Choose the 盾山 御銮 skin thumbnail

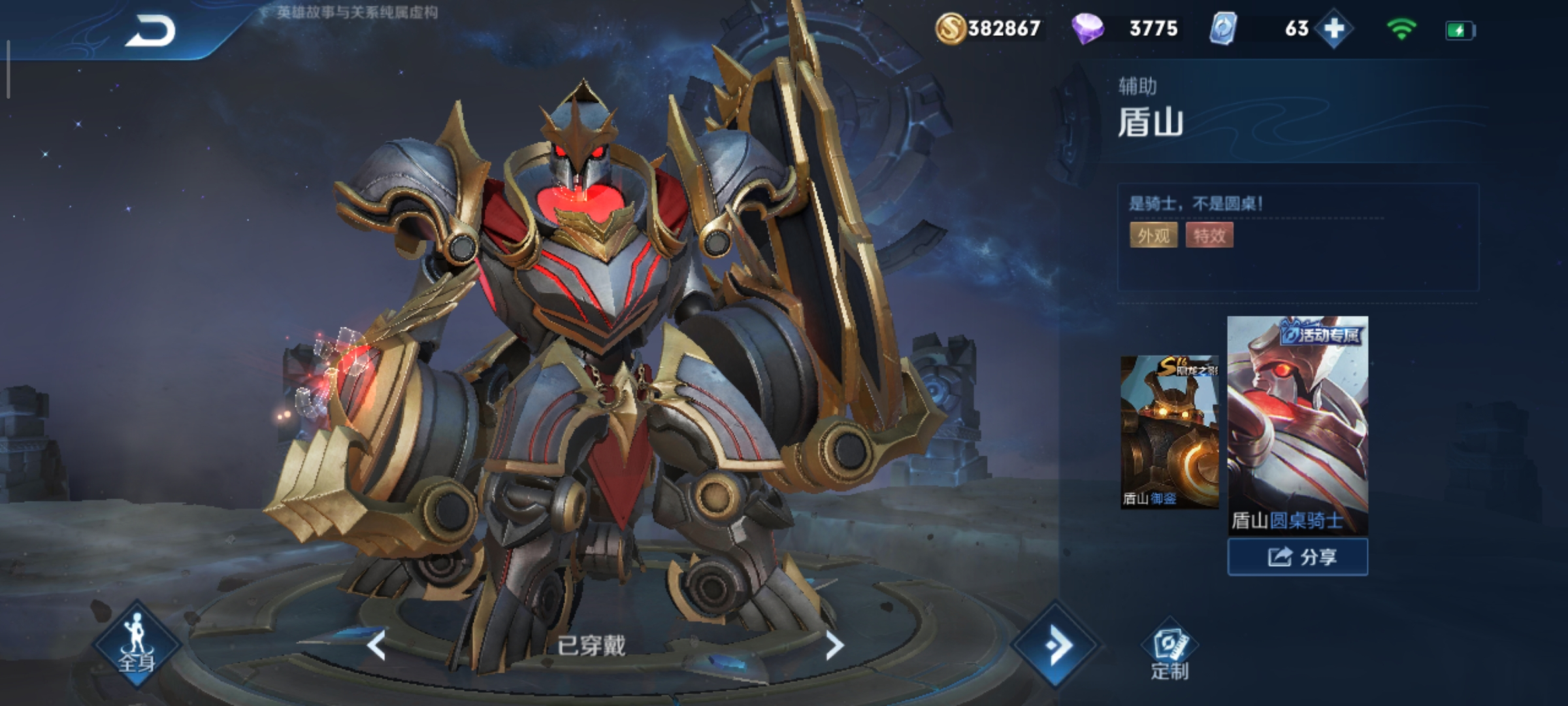pos(1169,431)
